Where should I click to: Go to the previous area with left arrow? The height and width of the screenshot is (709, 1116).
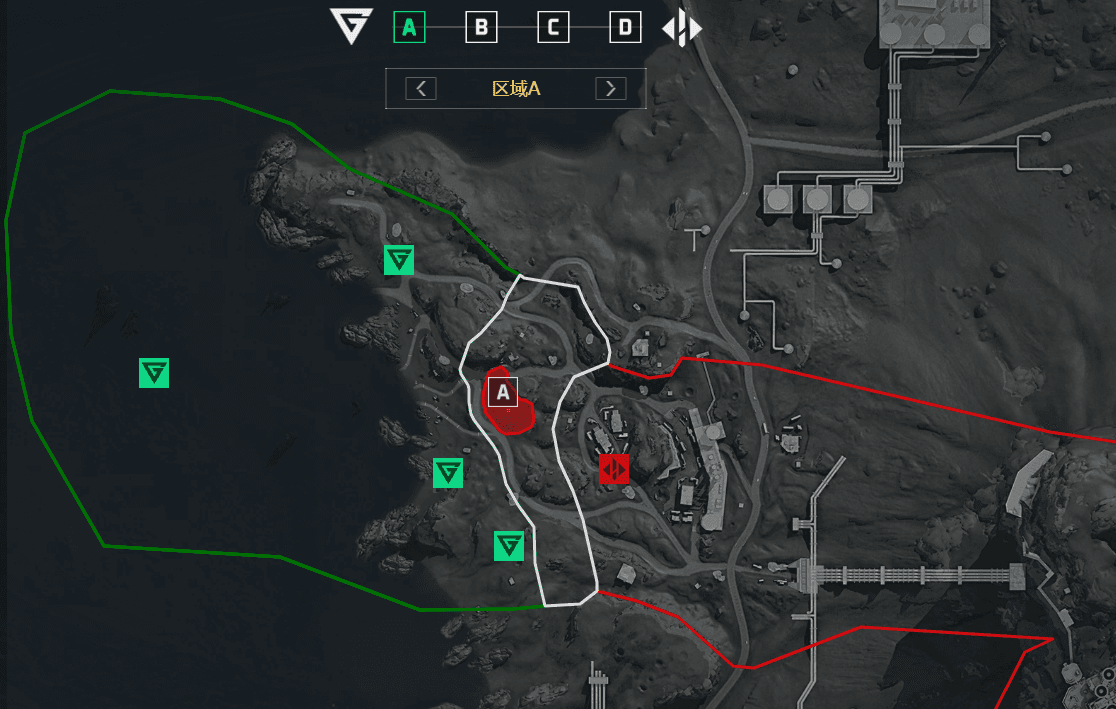[421, 88]
